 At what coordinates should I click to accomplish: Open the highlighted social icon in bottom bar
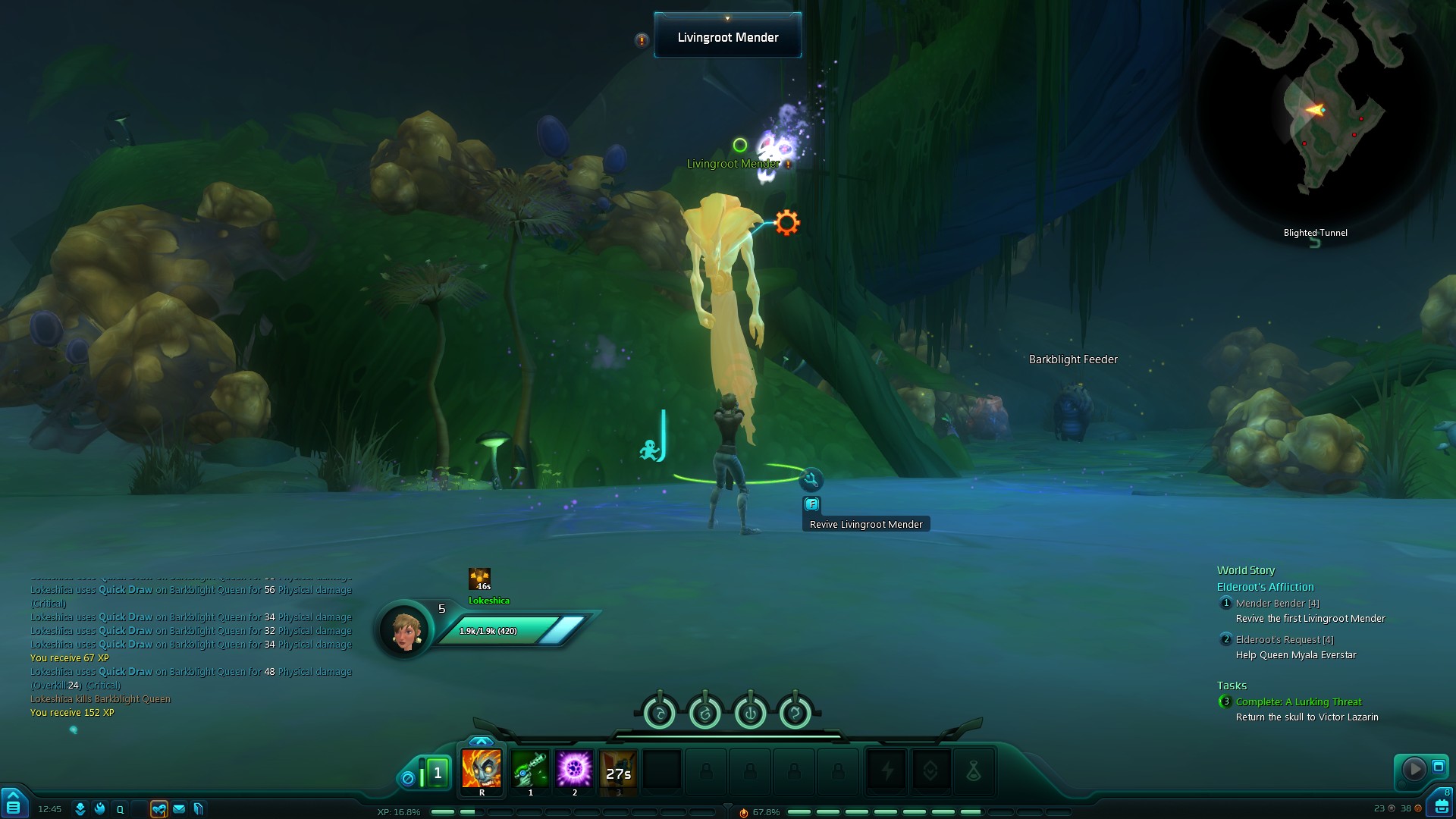(158, 809)
